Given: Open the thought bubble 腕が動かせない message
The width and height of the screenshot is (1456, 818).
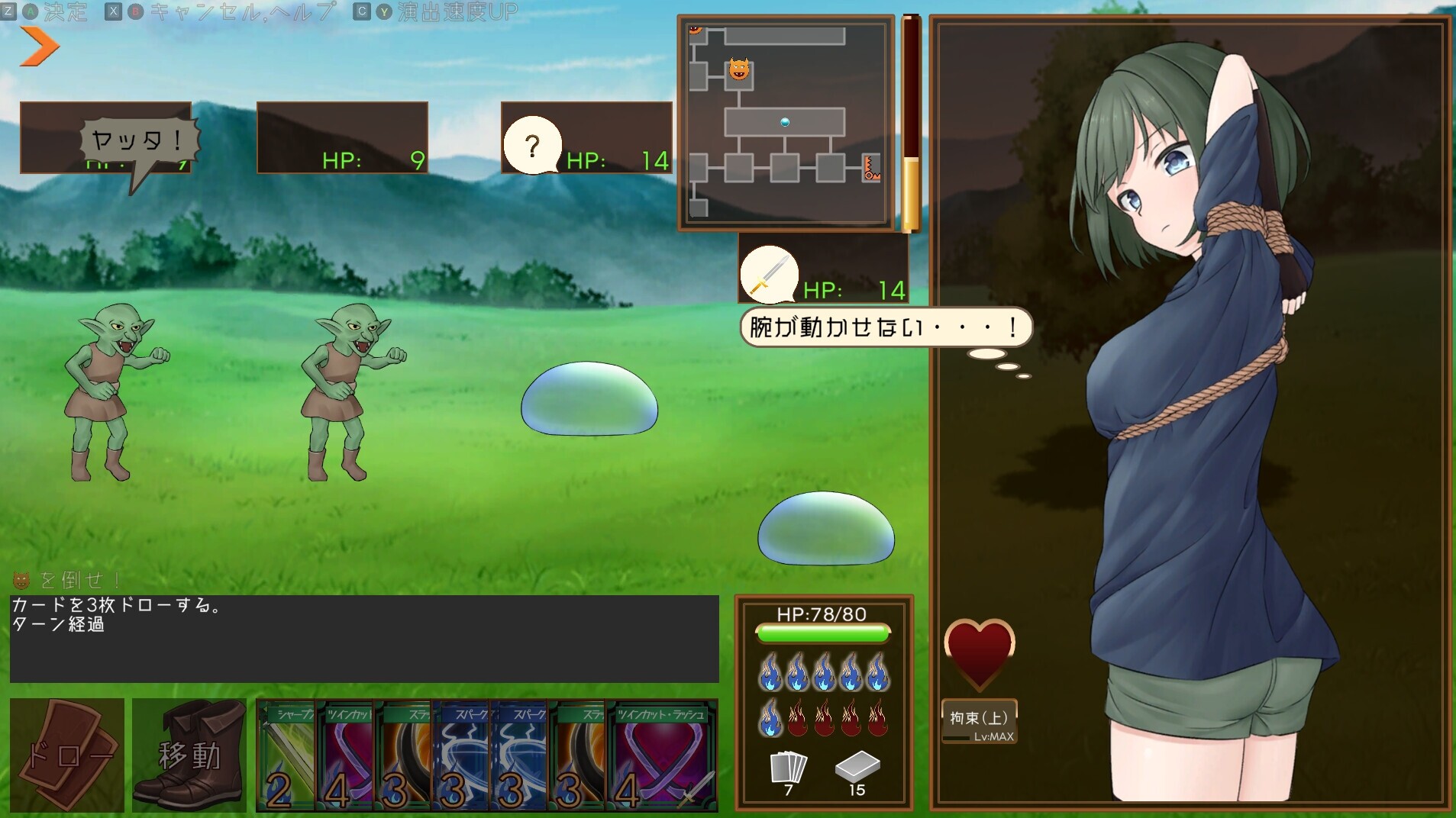Looking at the screenshot, I should pos(883,327).
